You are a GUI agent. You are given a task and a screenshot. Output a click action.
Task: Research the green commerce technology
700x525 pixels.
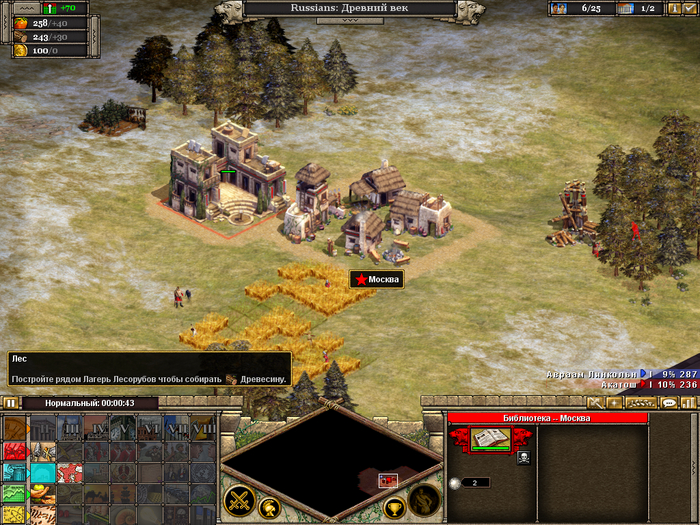[x=16, y=494]
